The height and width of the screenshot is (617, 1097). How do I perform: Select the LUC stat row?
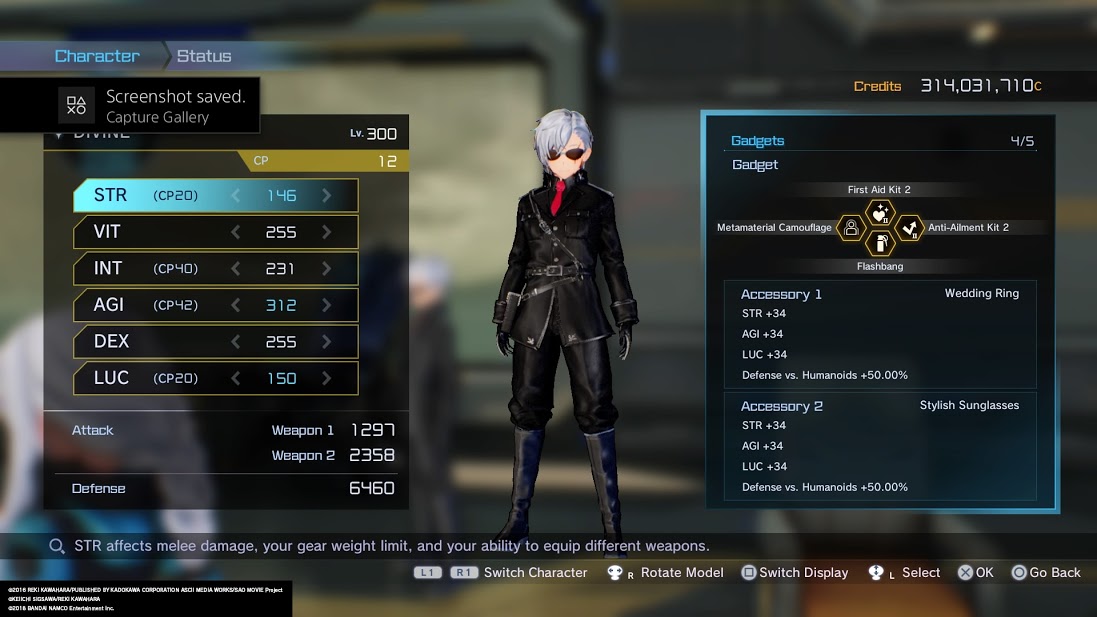coord(215,378)
